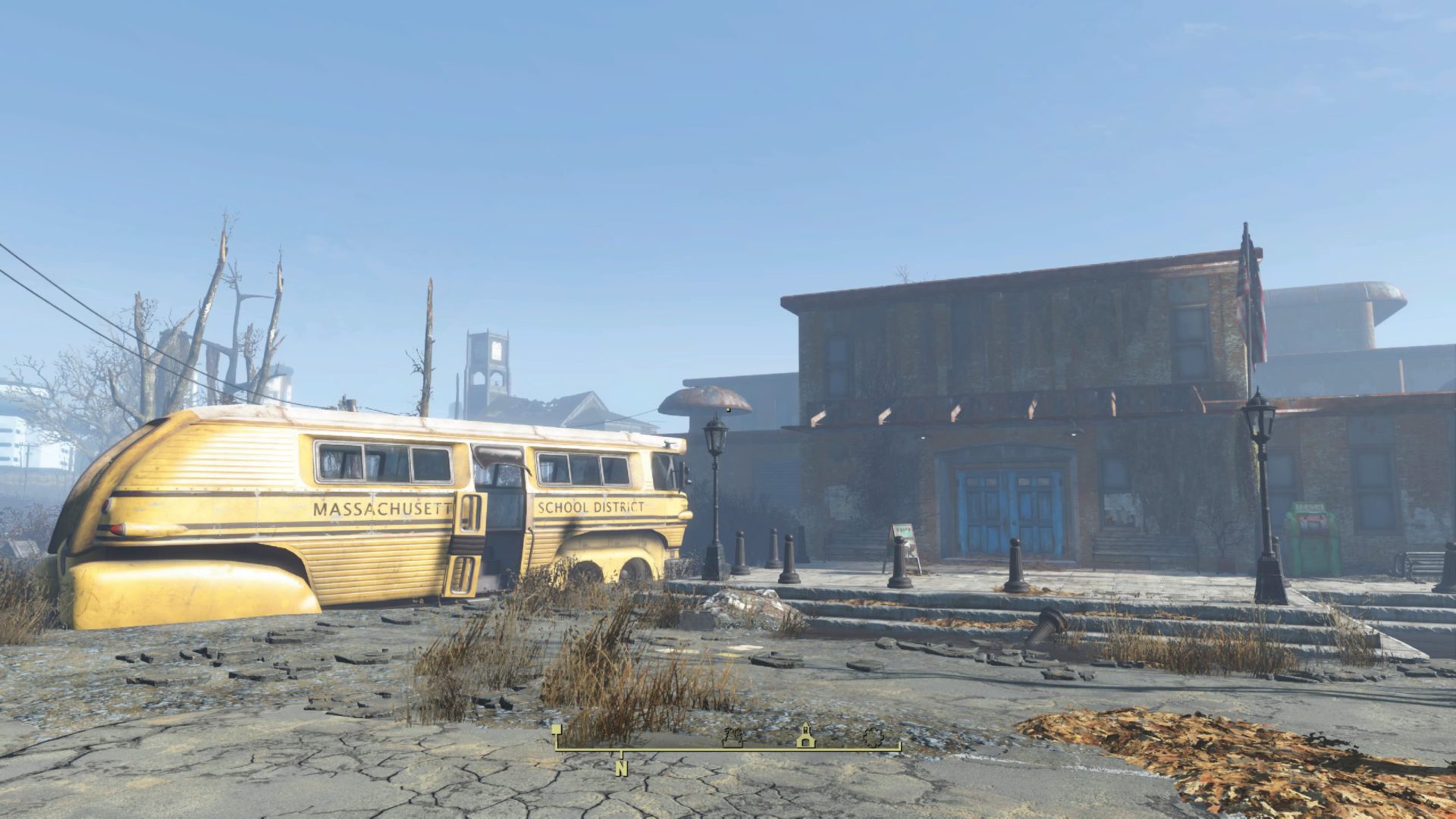This screenshot has height=819, width=1456.
Task: Click the North indicator on the compass
Action: (x=622, y=767)
